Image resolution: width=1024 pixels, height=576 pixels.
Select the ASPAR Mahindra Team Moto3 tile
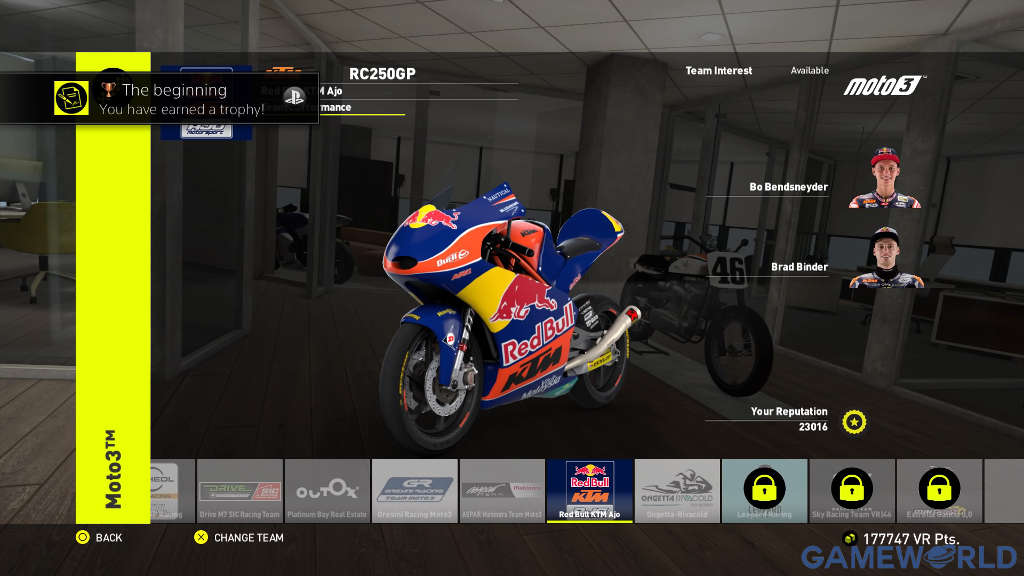pos(502,490)
